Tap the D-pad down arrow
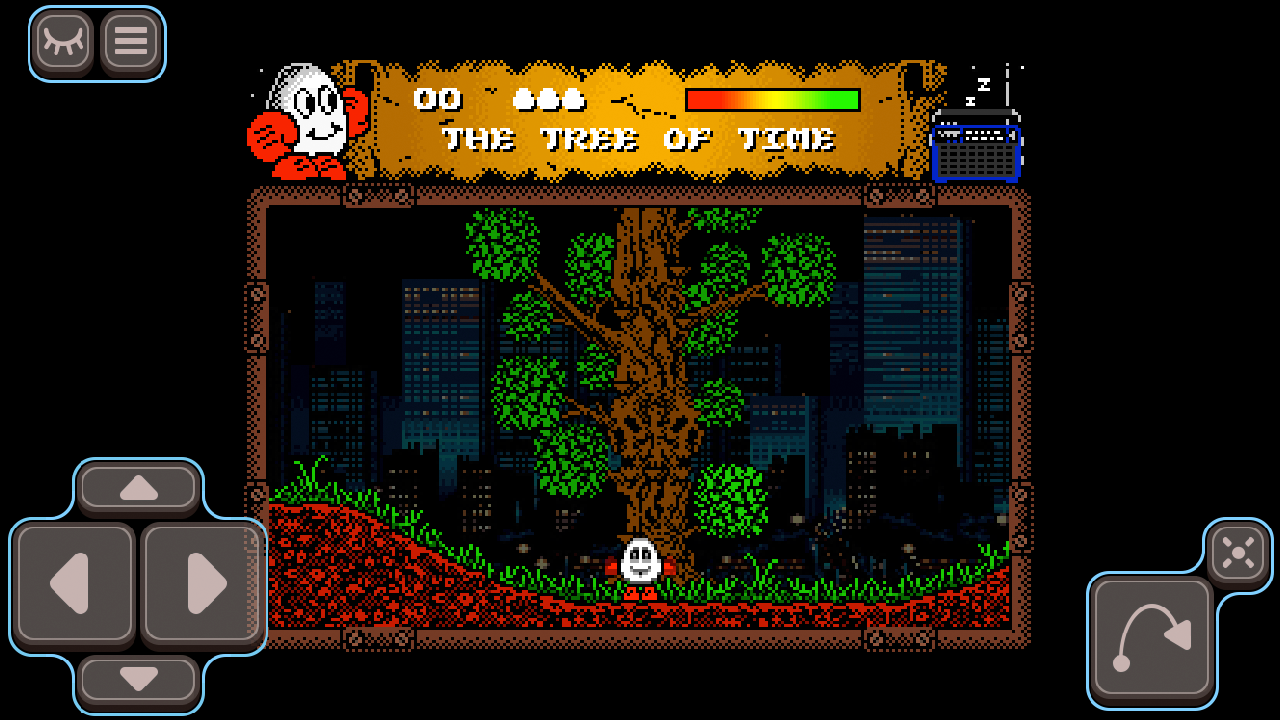 pyautogui.click(x=139, y=680)
